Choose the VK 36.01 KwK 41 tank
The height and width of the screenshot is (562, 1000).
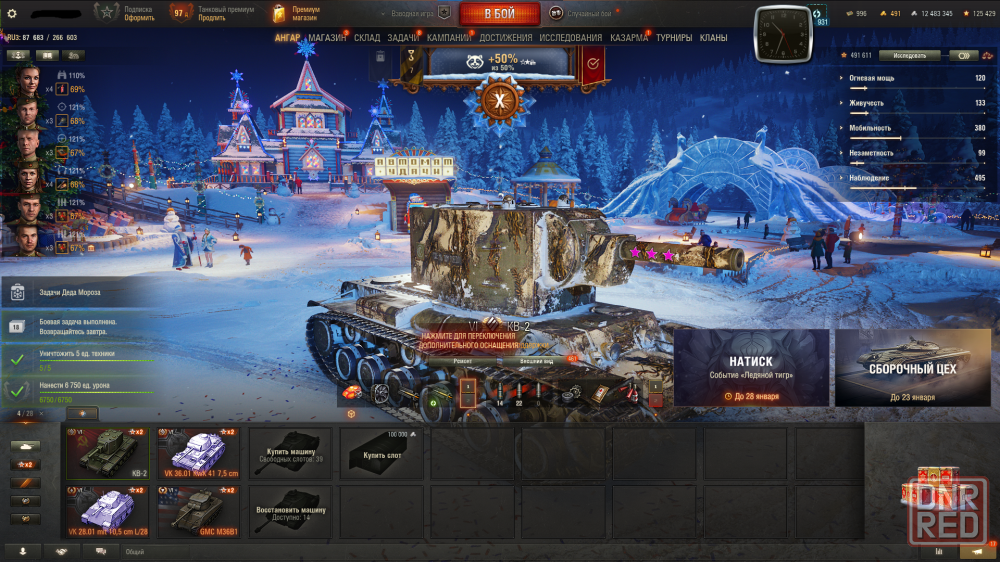tap(199, 453)
